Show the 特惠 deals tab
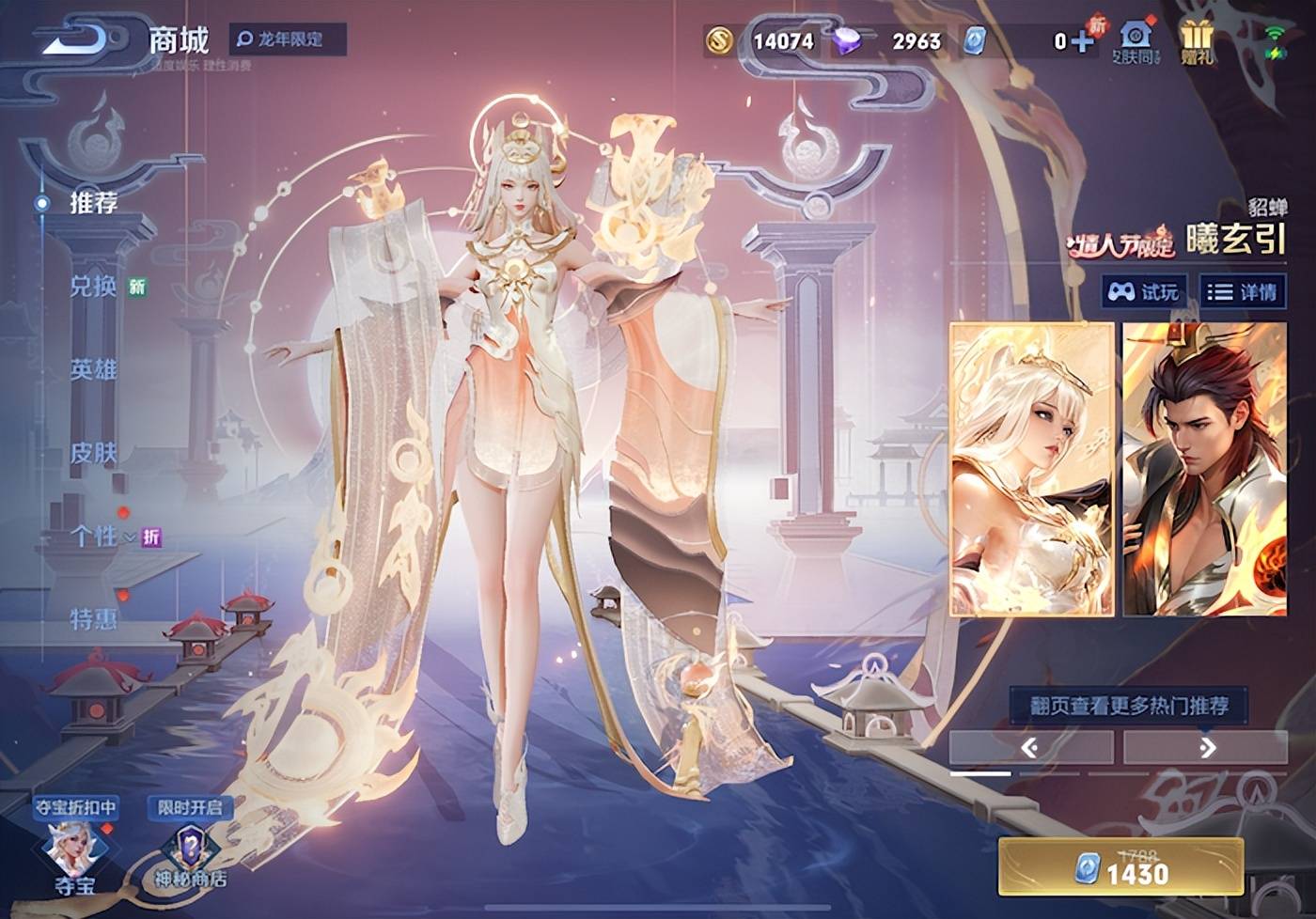1316x919 pixels. [93, 619]
